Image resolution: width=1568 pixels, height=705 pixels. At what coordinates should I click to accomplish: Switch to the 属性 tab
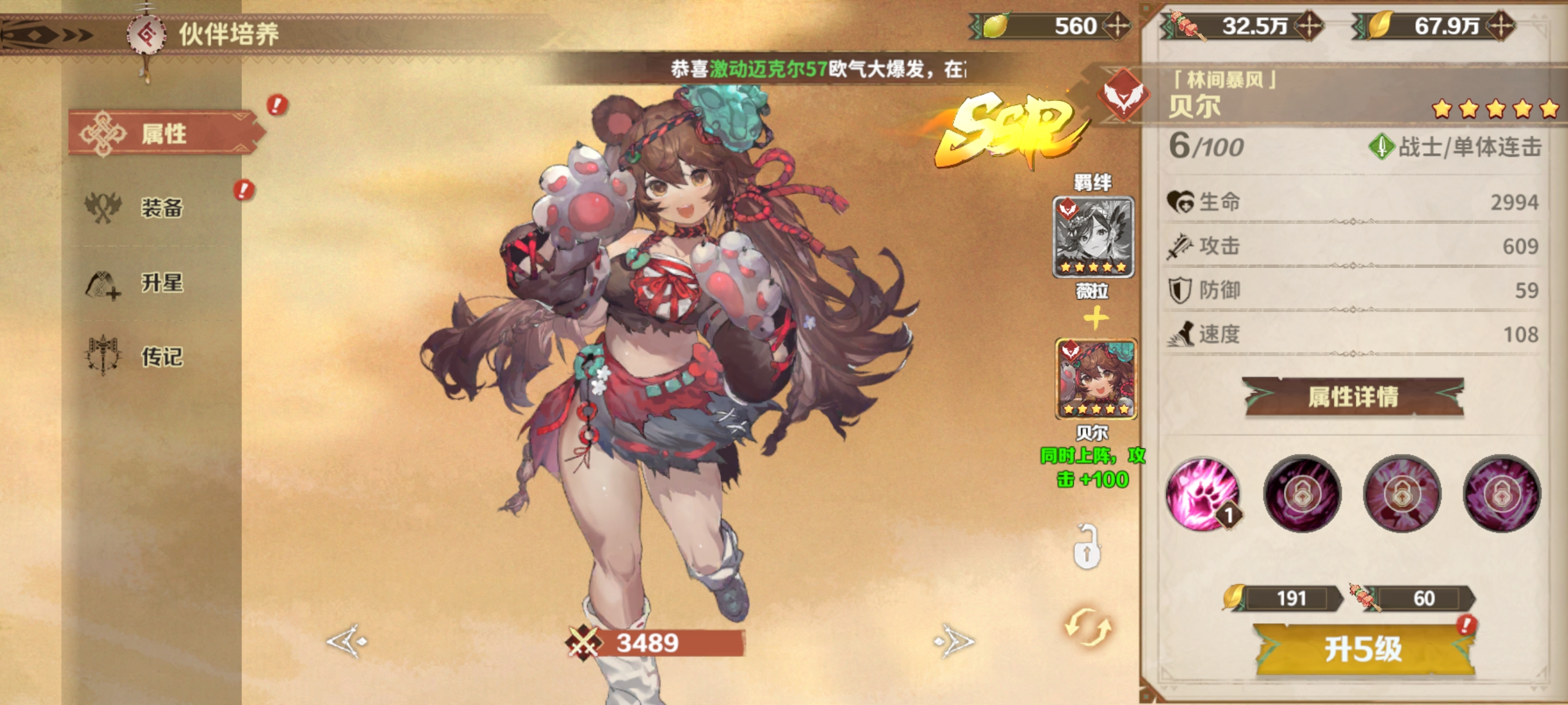pos(163,133)
